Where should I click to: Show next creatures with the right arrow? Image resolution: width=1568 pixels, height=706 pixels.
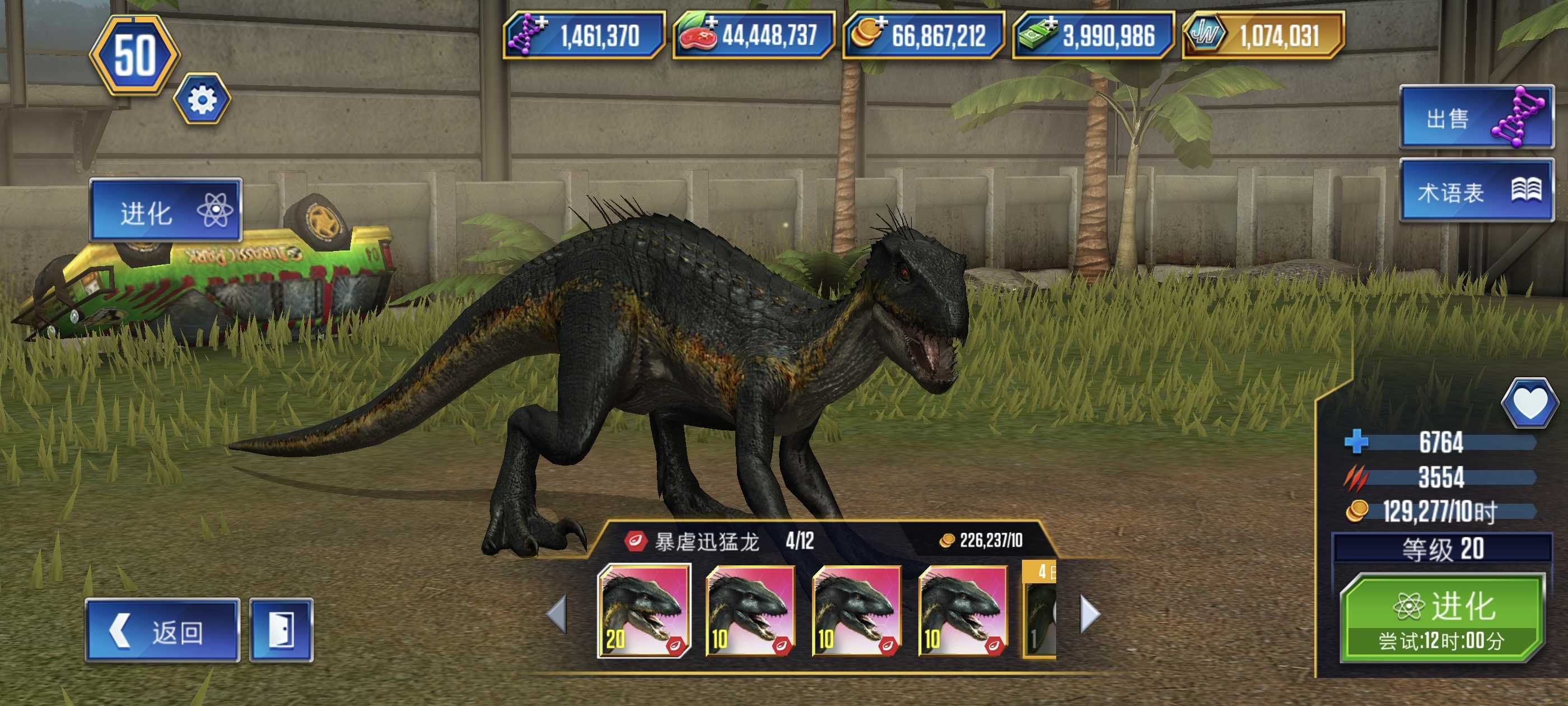coord(1090,614)
